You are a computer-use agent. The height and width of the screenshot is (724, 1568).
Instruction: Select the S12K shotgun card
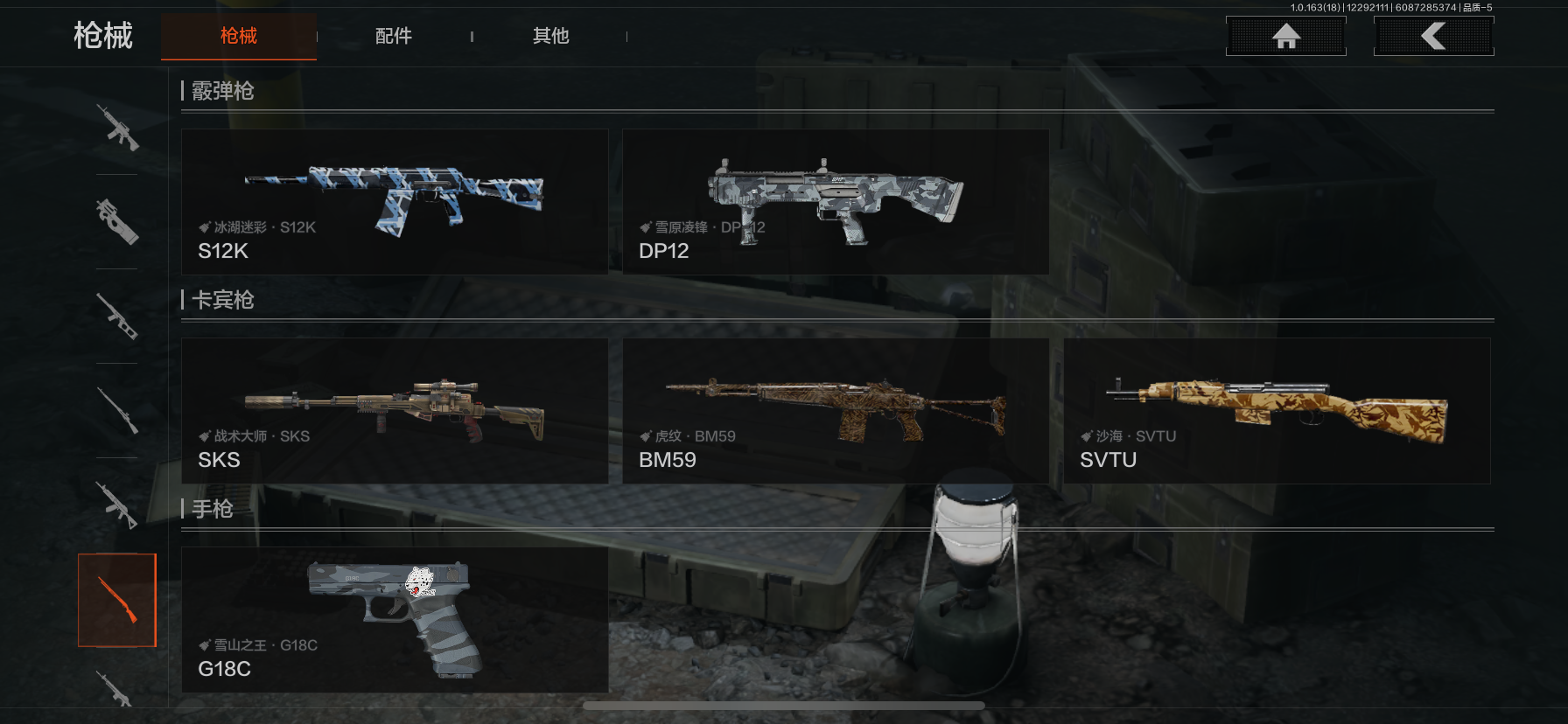(x=395, y=202)
